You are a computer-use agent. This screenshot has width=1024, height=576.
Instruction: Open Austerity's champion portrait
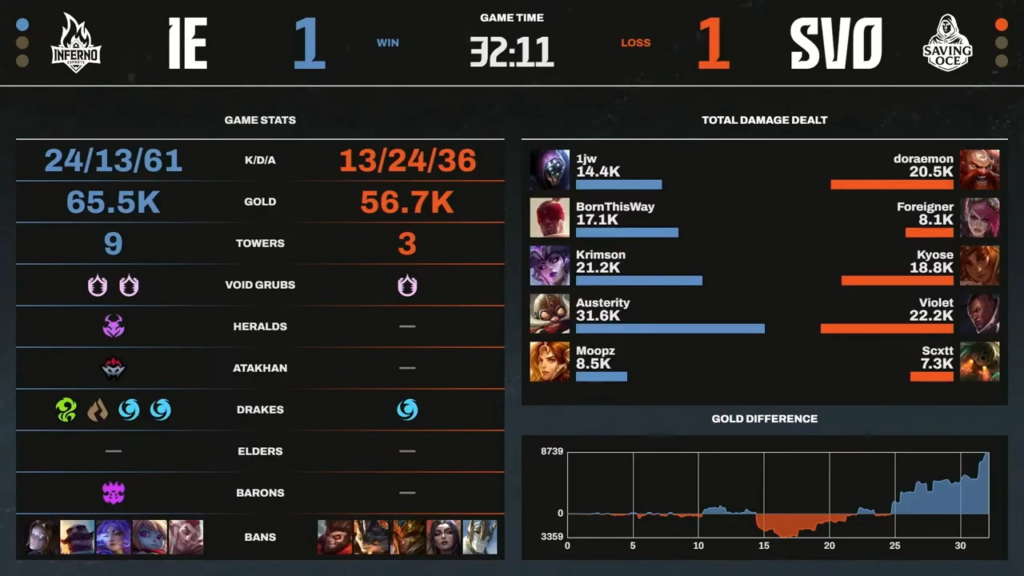[550, 313]
